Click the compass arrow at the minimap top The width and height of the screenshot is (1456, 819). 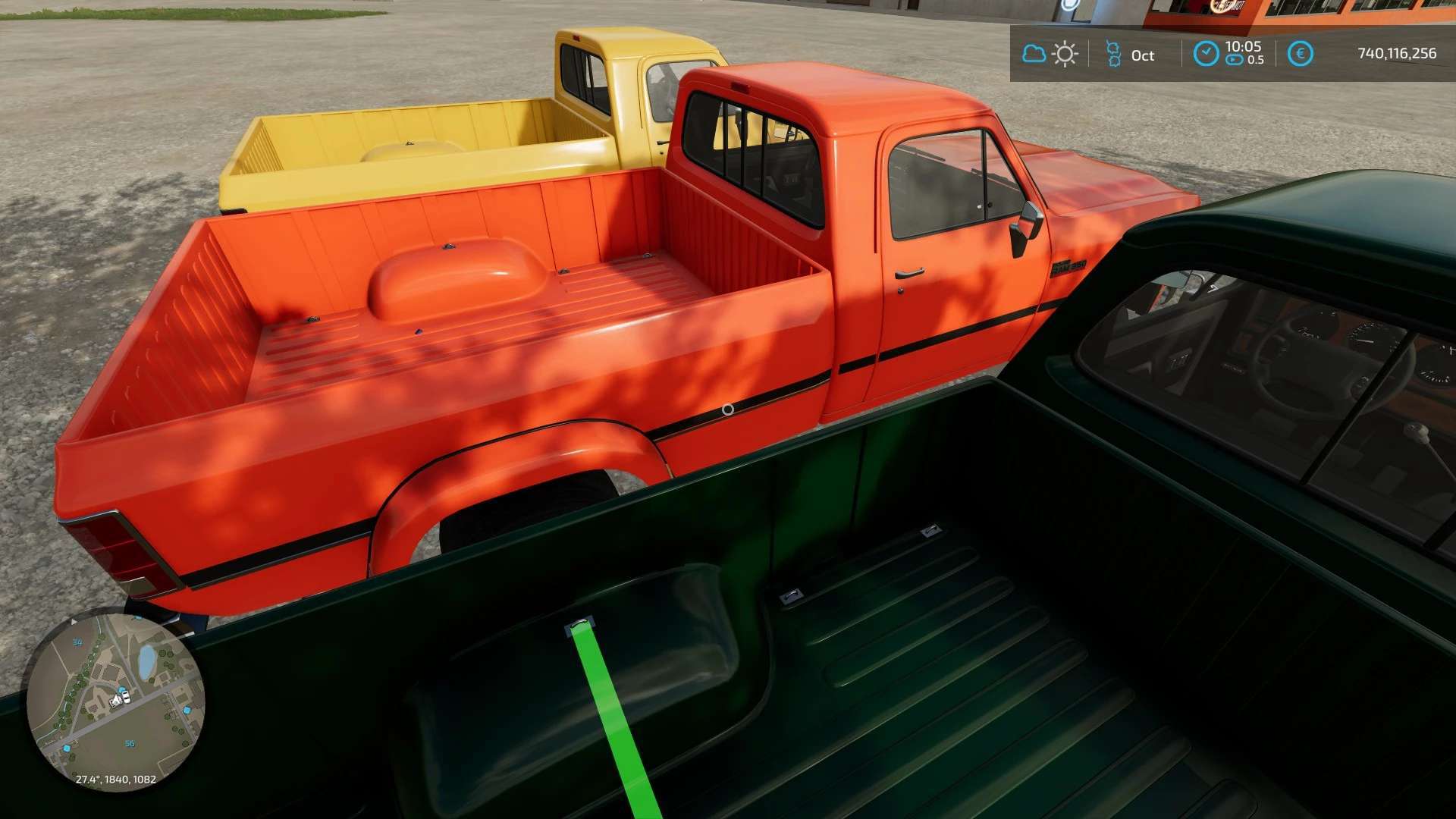tap(74, 622)
